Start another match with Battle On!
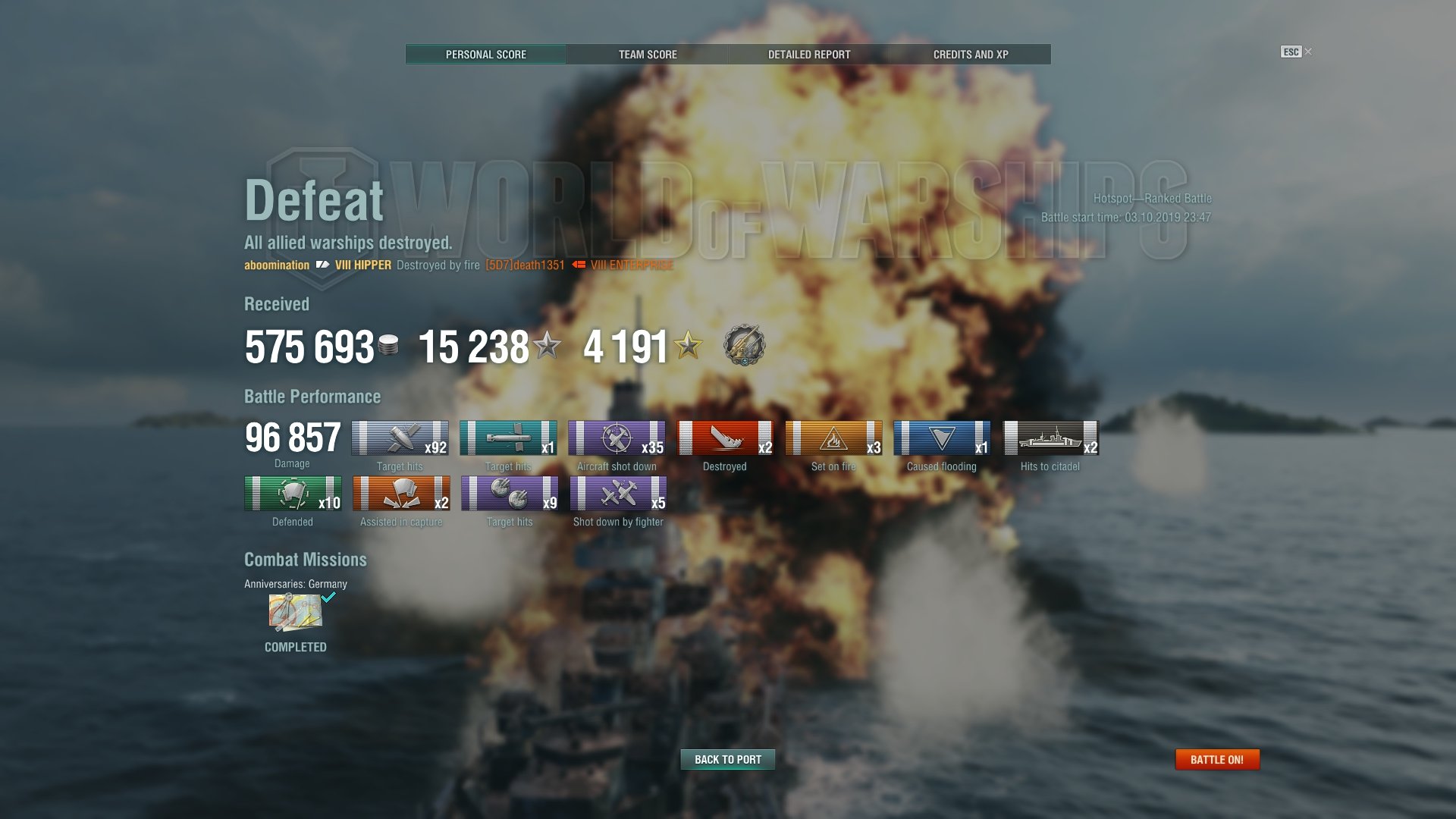This screenshot has height=819, width=1456. 1216,759
